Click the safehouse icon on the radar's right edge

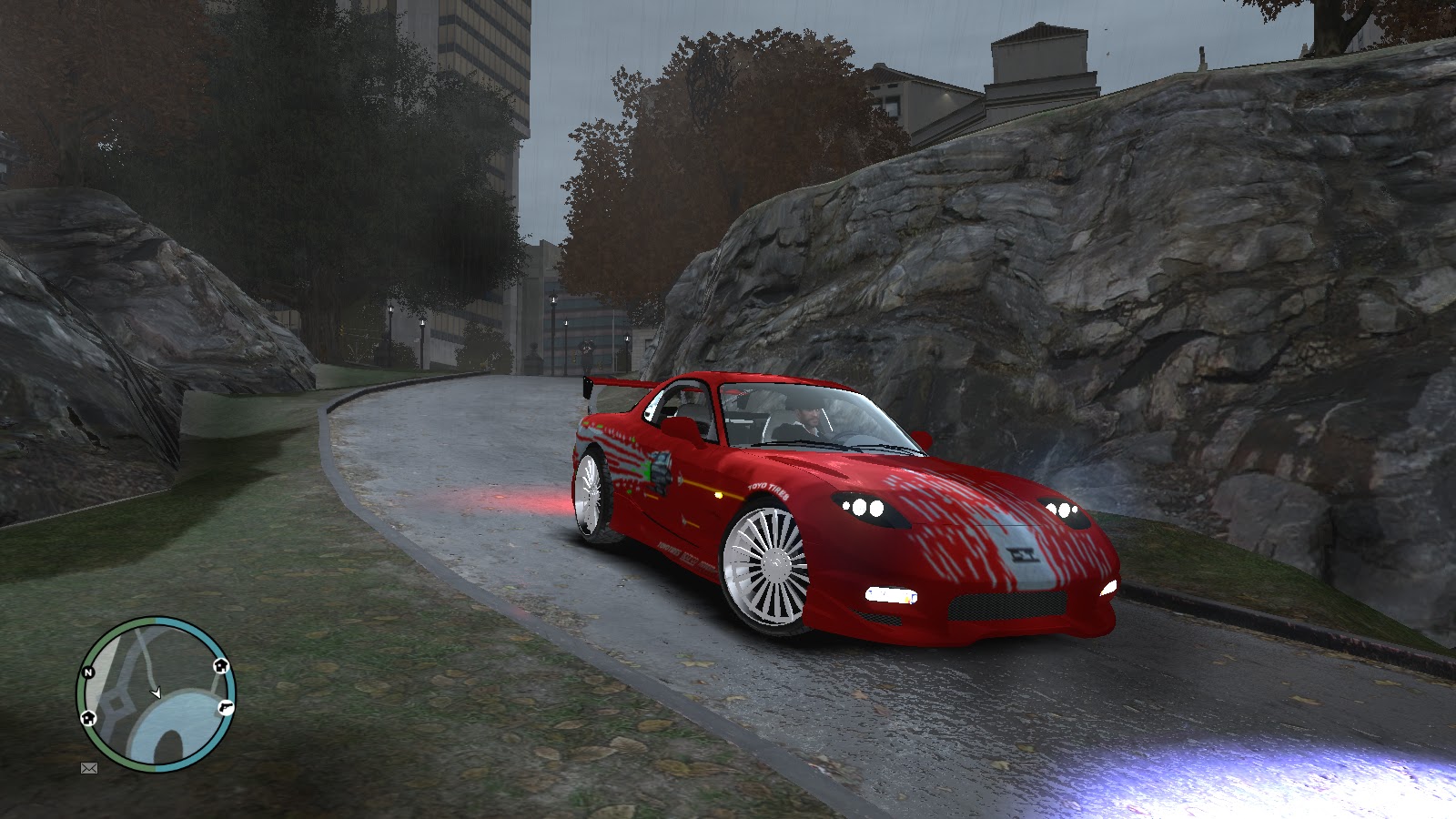click(x=220, y=666)
